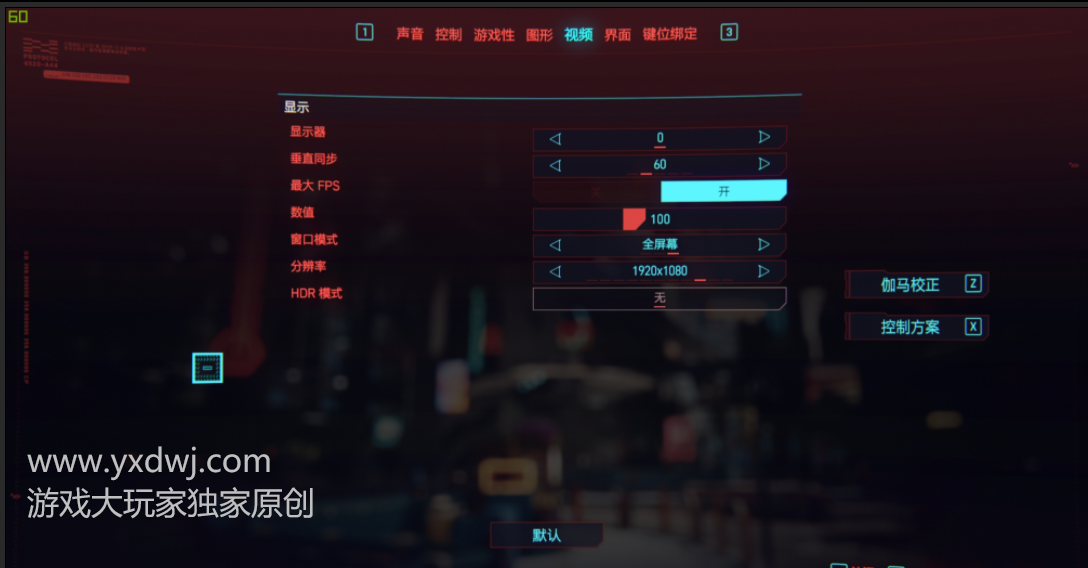Click the right arrow for 显示器 (Monitor)
The width and height of the screenshot is (1088, 568).
[x=764, y=137]
